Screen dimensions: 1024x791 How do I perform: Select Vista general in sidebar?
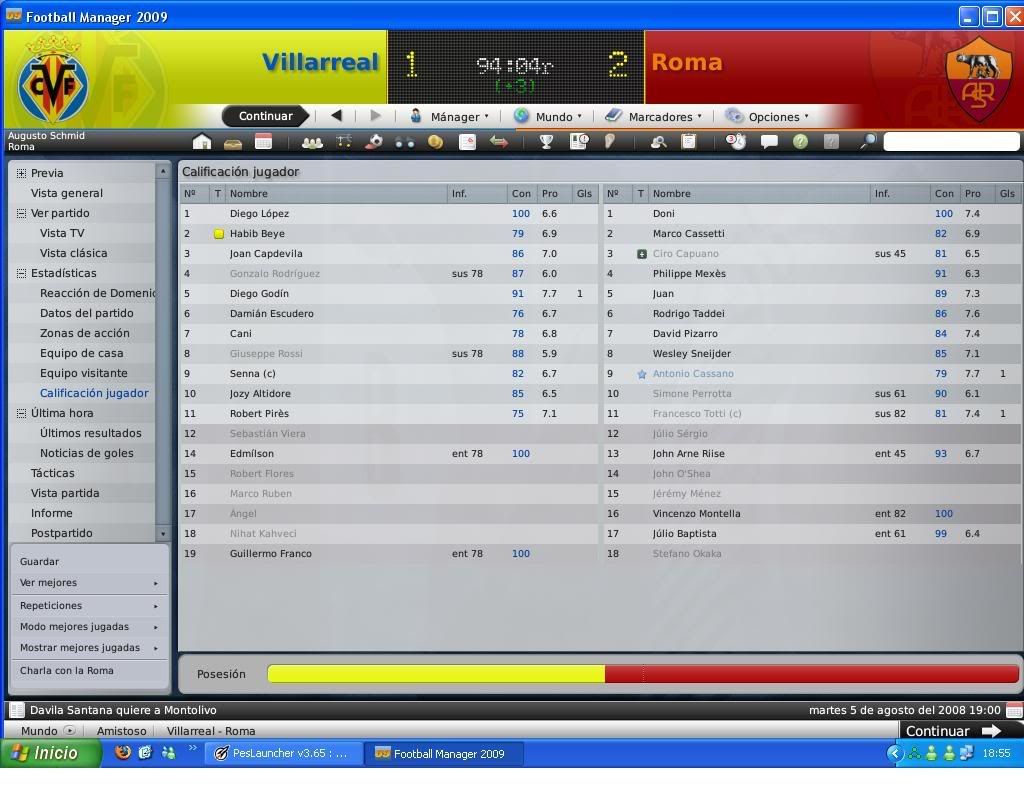click(x=67, y=193)
